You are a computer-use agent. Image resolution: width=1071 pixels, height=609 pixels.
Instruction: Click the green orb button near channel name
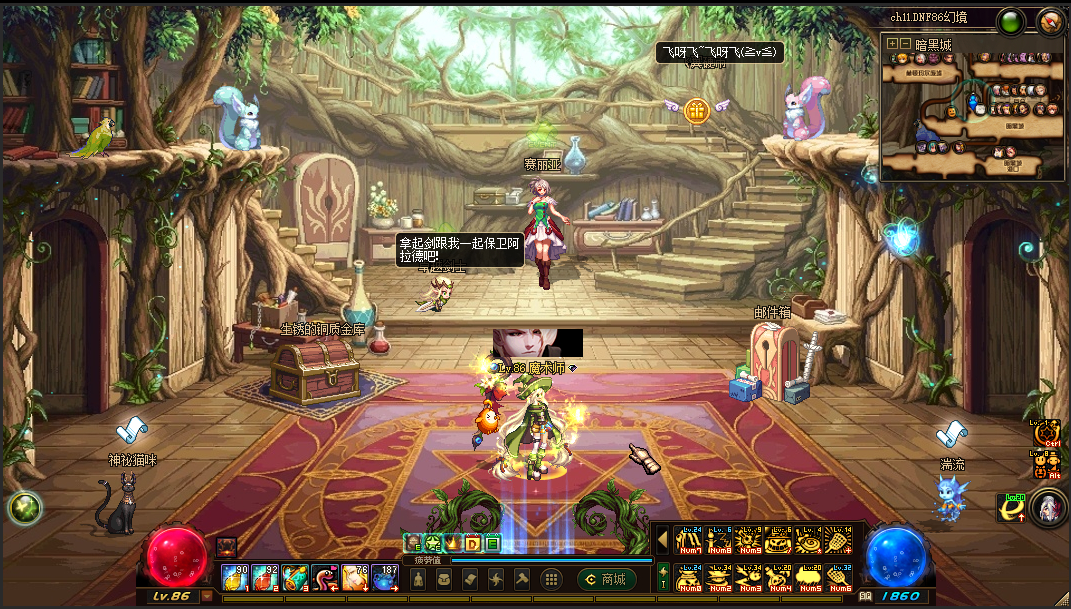tap(1011, 20)
